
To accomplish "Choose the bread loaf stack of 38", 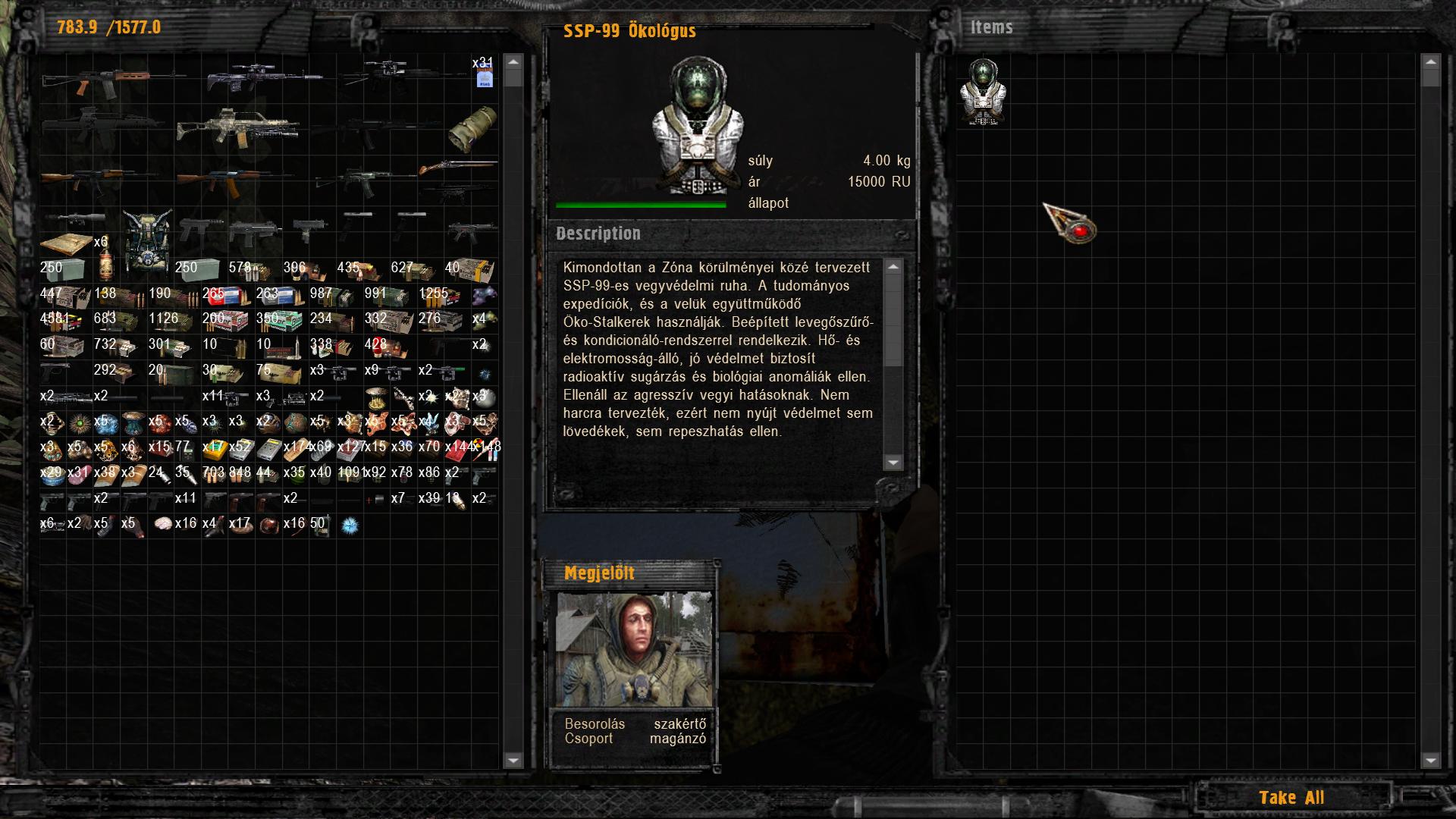I will coord(105,475).
